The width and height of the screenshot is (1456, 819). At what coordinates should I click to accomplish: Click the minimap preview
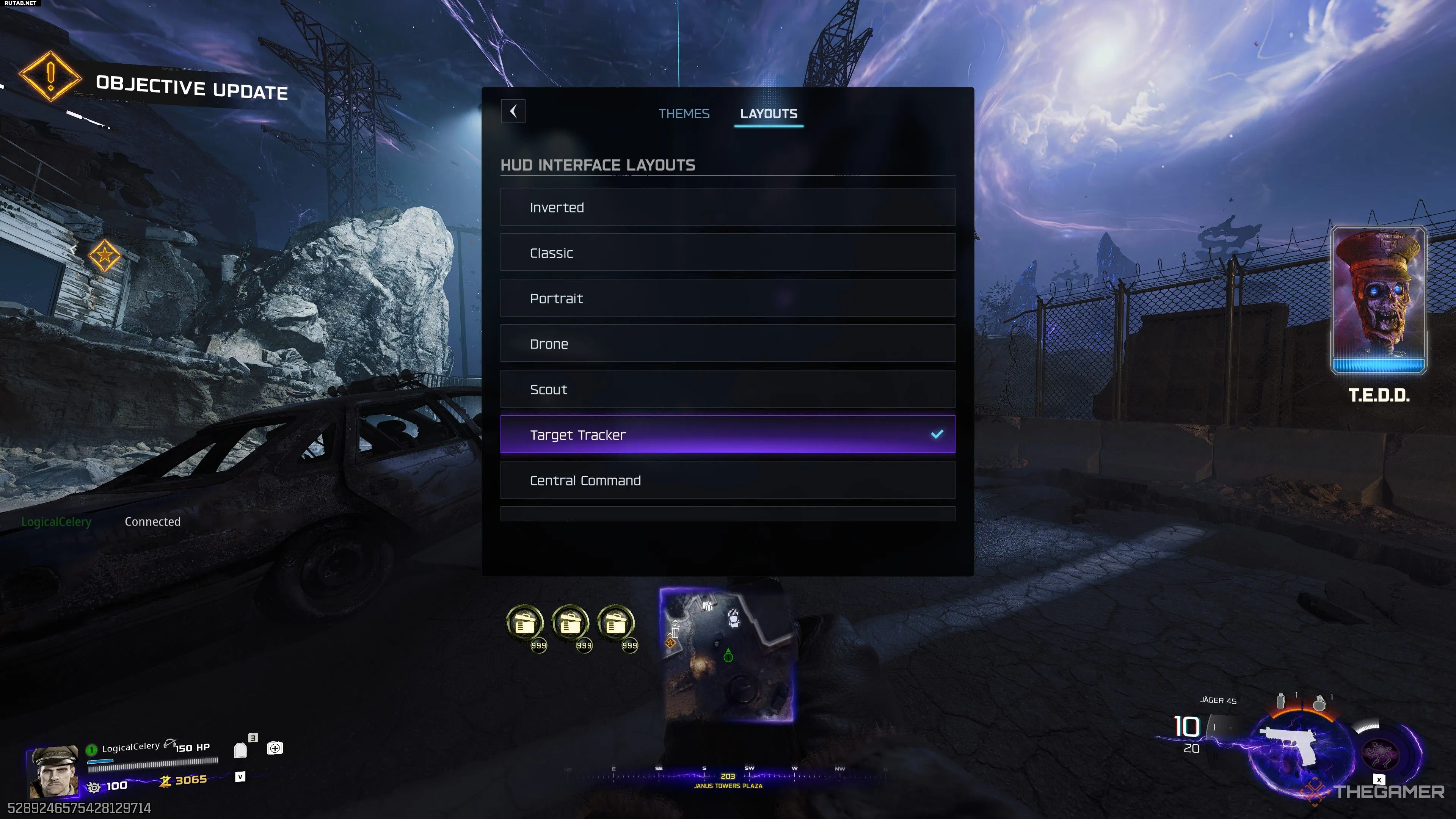point(728,654)
